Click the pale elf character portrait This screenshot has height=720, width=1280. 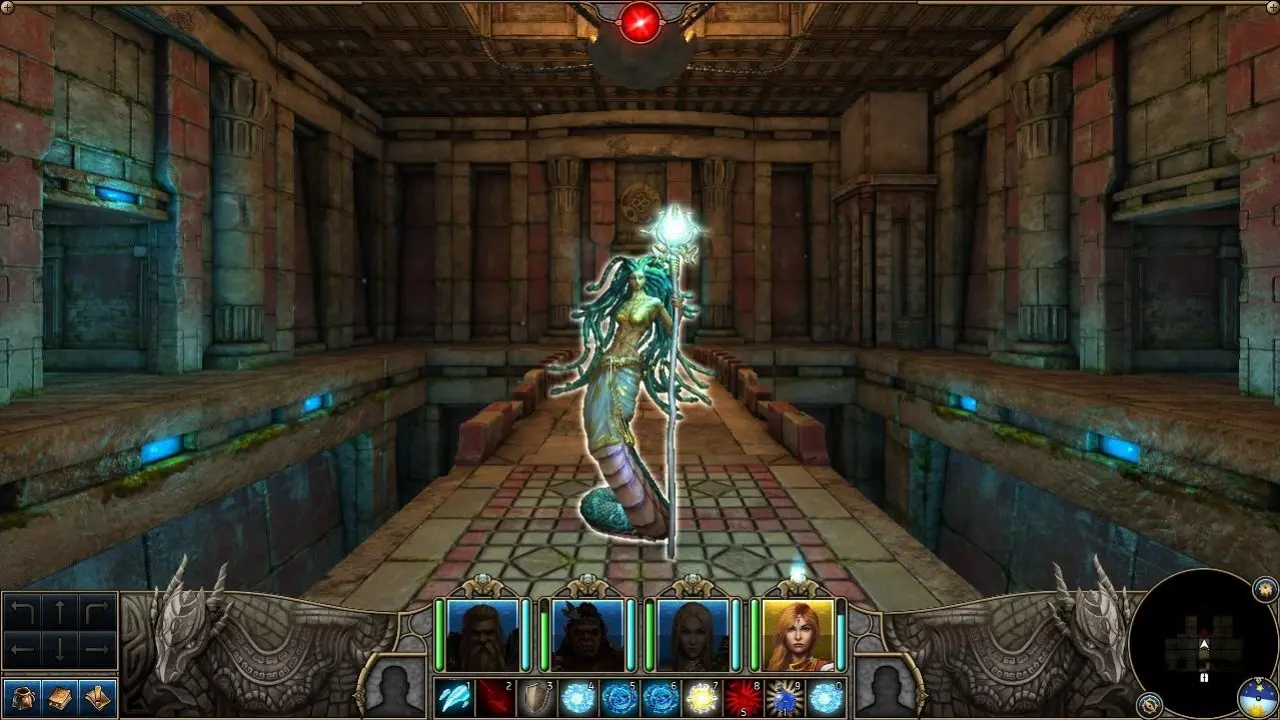(x=691, y=634)
